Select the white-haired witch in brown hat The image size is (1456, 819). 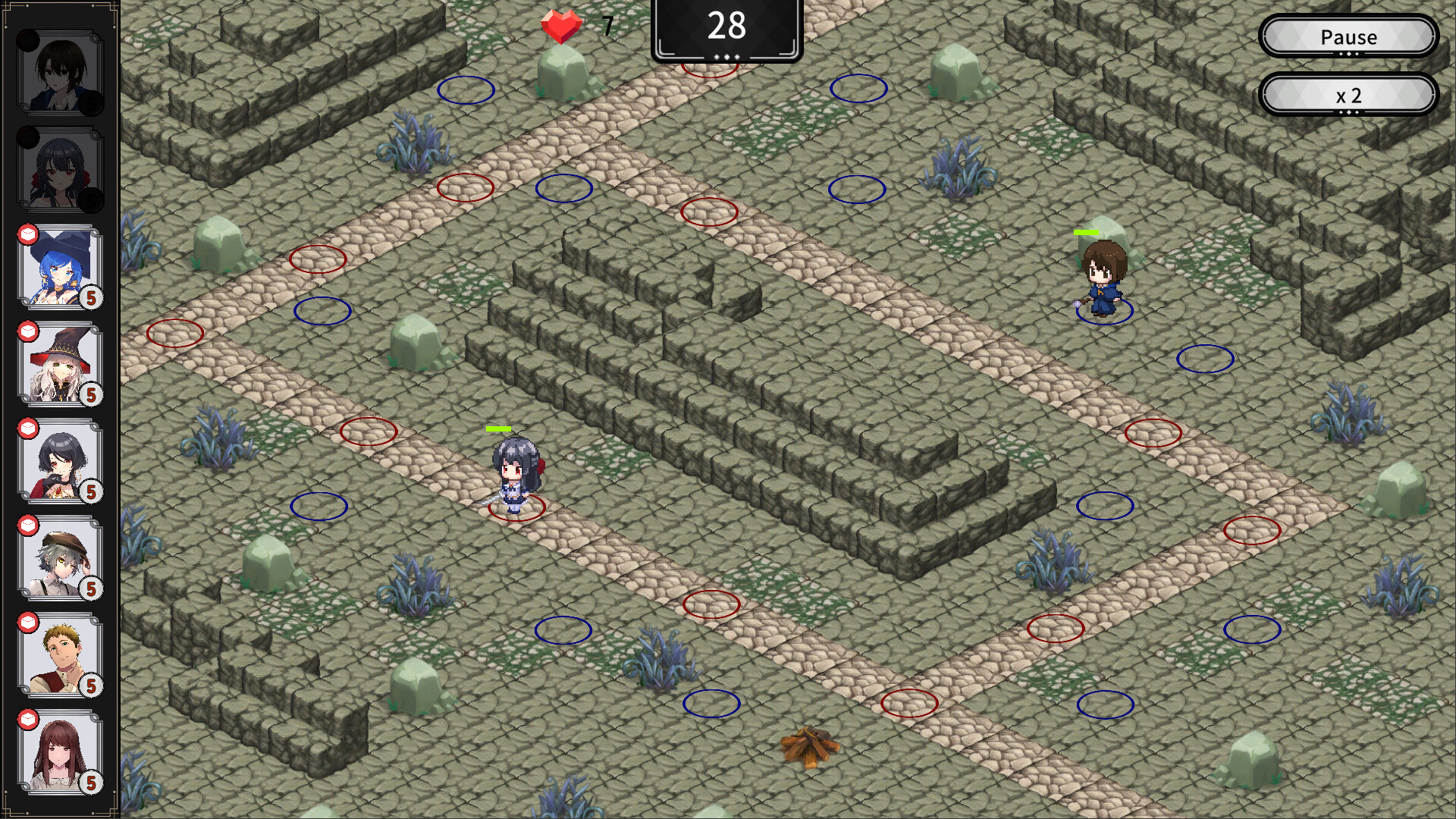point(61,368)
